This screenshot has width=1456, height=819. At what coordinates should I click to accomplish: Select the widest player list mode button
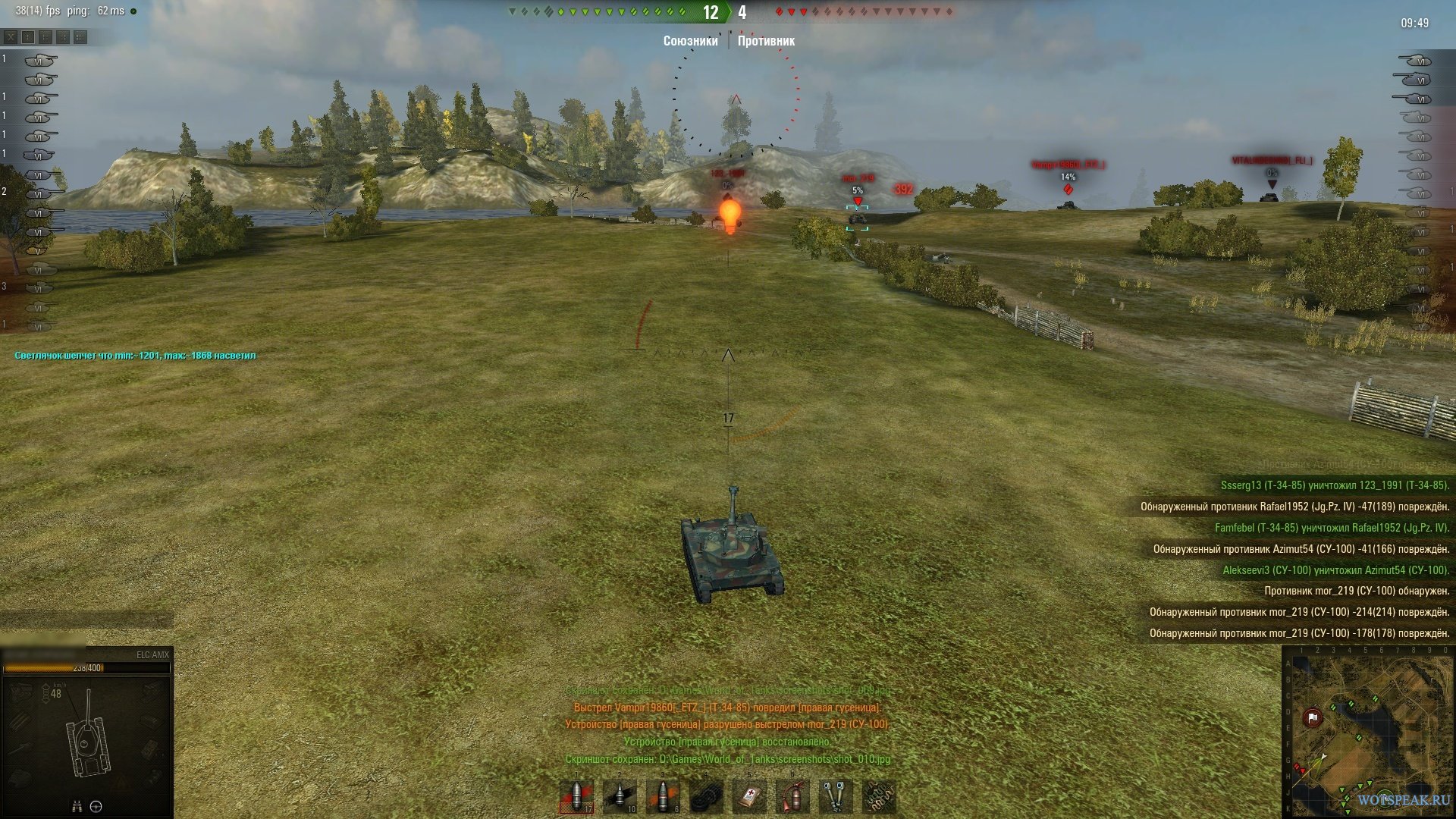pos(80,36)
